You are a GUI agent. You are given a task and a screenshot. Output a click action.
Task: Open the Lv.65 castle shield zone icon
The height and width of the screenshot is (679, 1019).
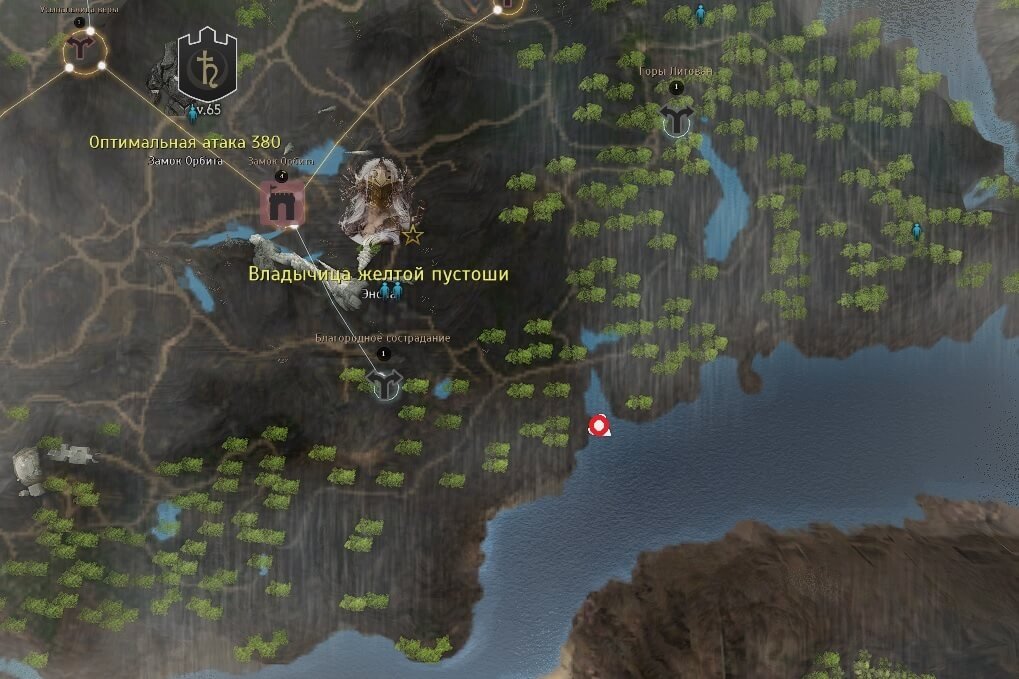click(206, 65)
